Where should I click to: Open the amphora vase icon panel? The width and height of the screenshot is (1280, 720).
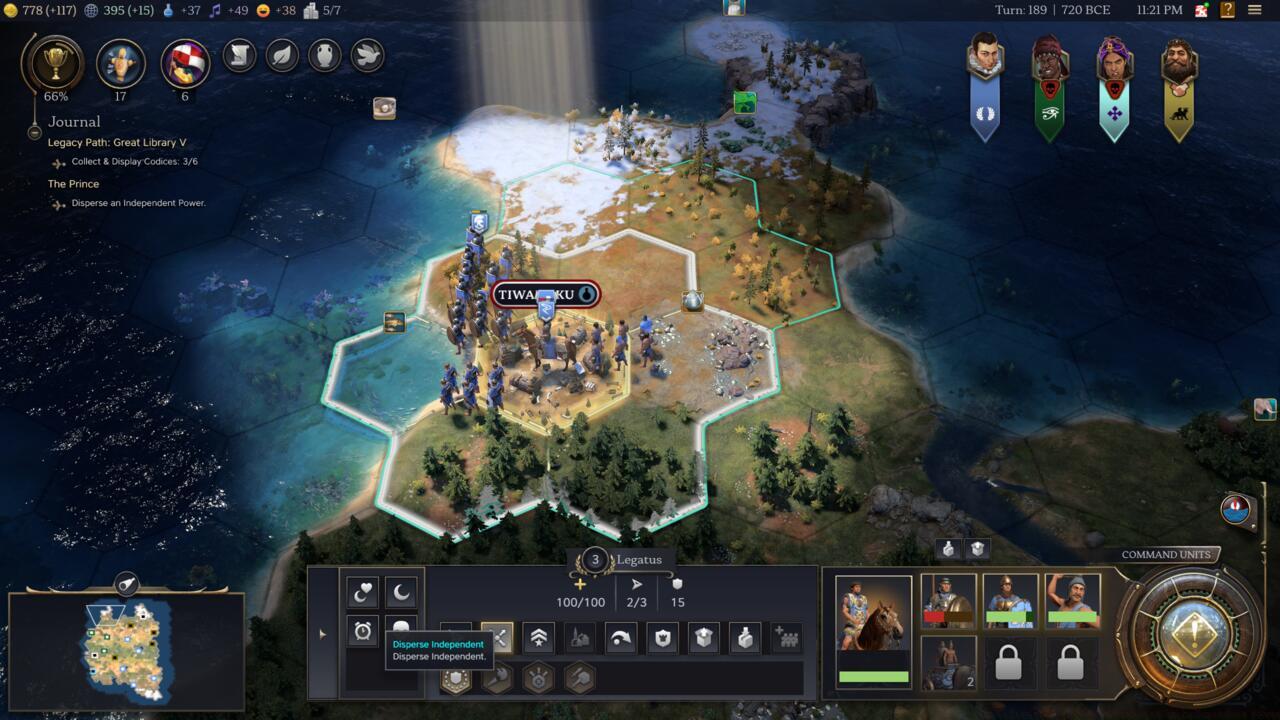tap(325, 55)
